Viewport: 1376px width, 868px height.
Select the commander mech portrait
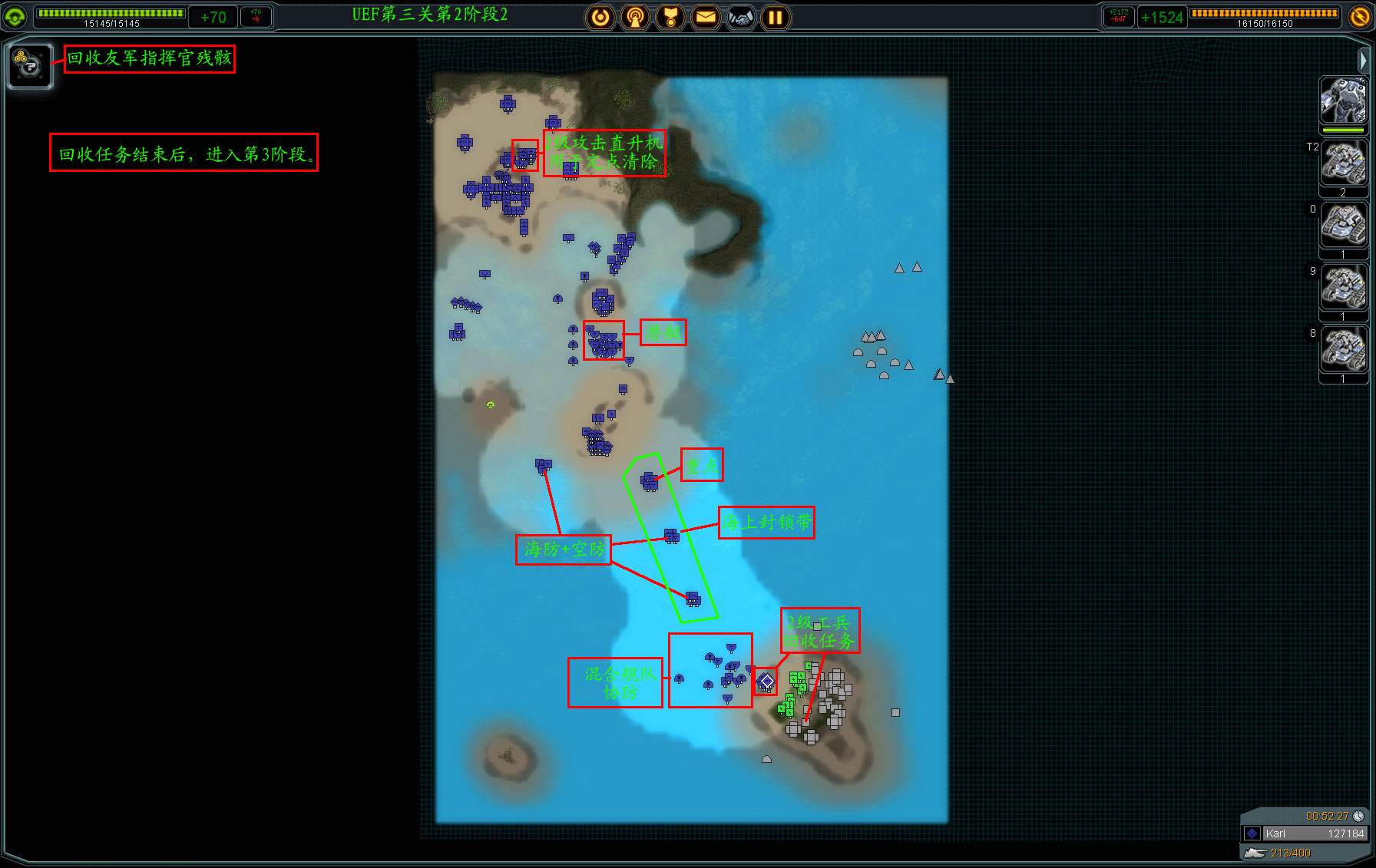click(x=1343, y=101)
